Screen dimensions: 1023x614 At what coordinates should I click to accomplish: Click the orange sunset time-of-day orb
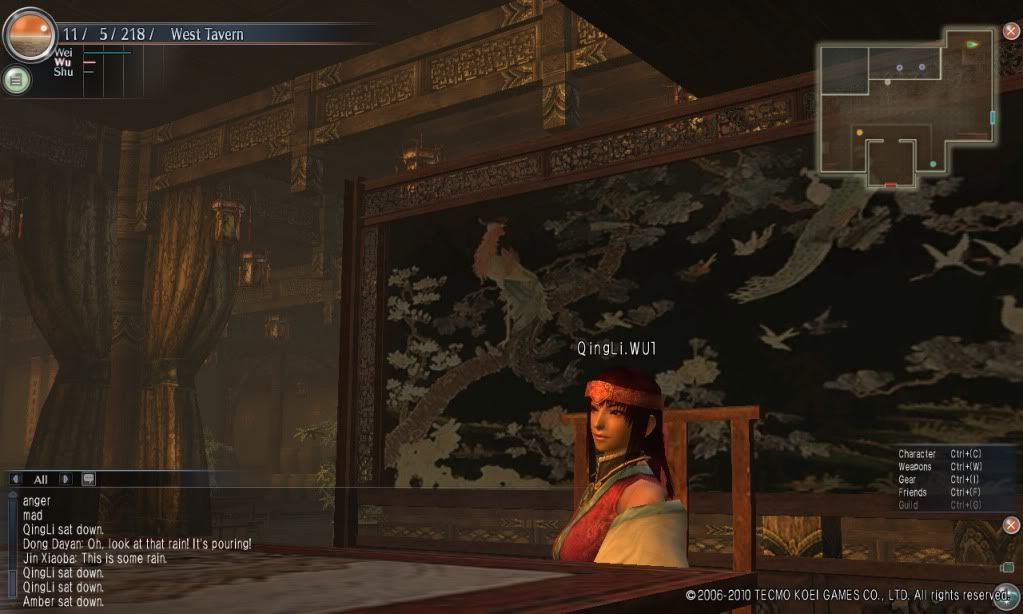click(x=29, y=34)
